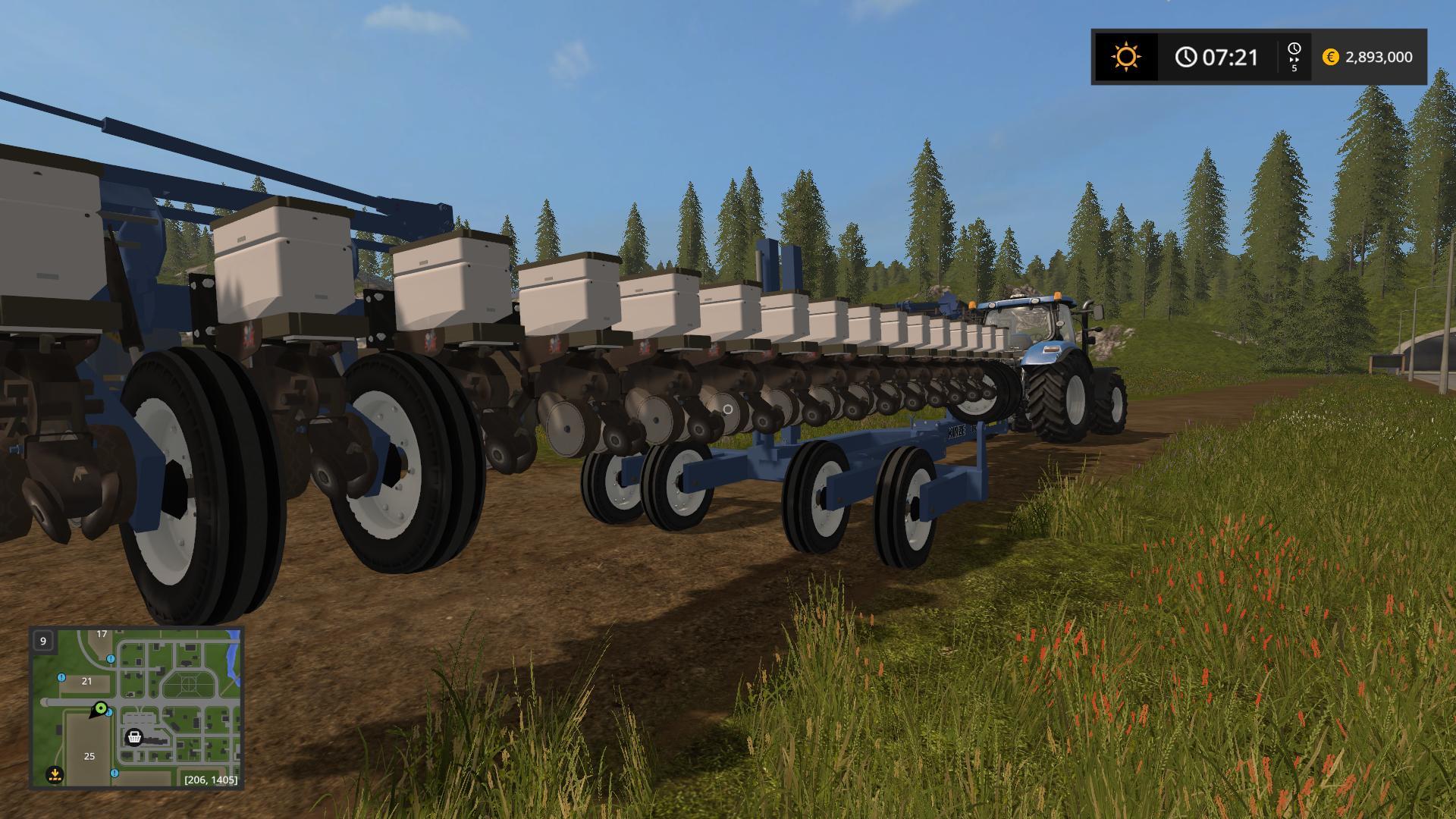The height and width of the screenshot is (819, 1456).
Task: Choose field 25 on the minimap
Action: 89,756
